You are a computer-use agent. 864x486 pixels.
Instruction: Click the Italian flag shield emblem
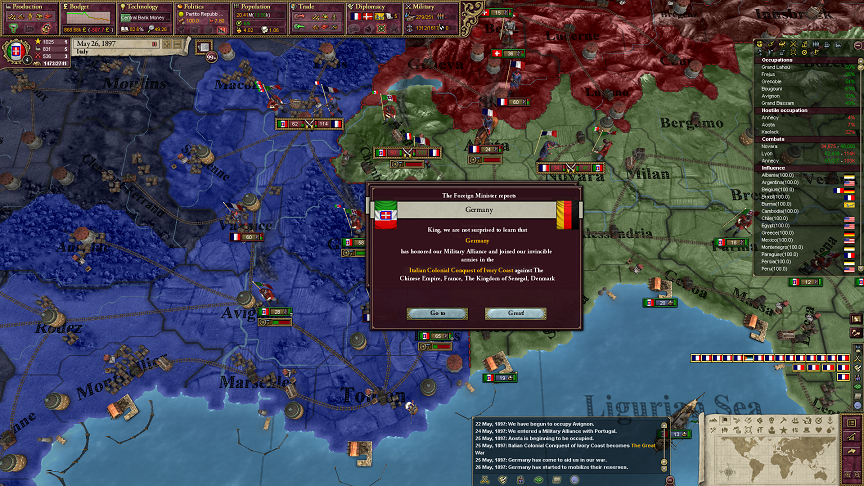(x=17, y=50)
